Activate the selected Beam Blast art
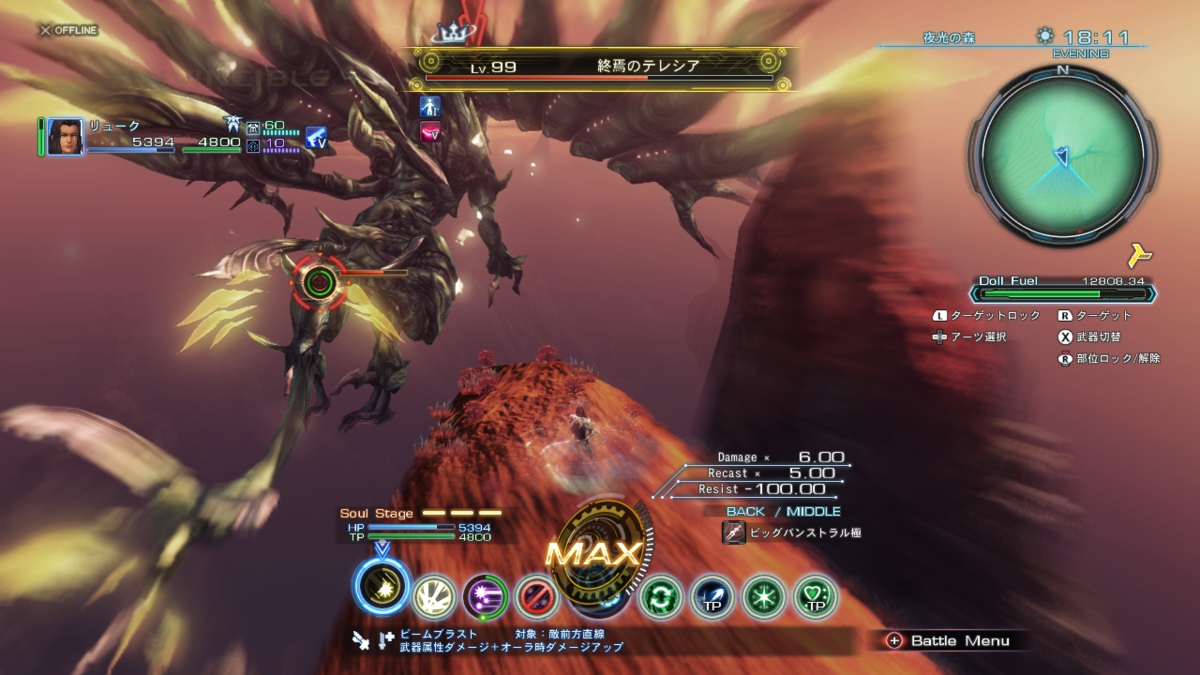This screenshot has width=1200, height=675. click(x=381, y=587)
